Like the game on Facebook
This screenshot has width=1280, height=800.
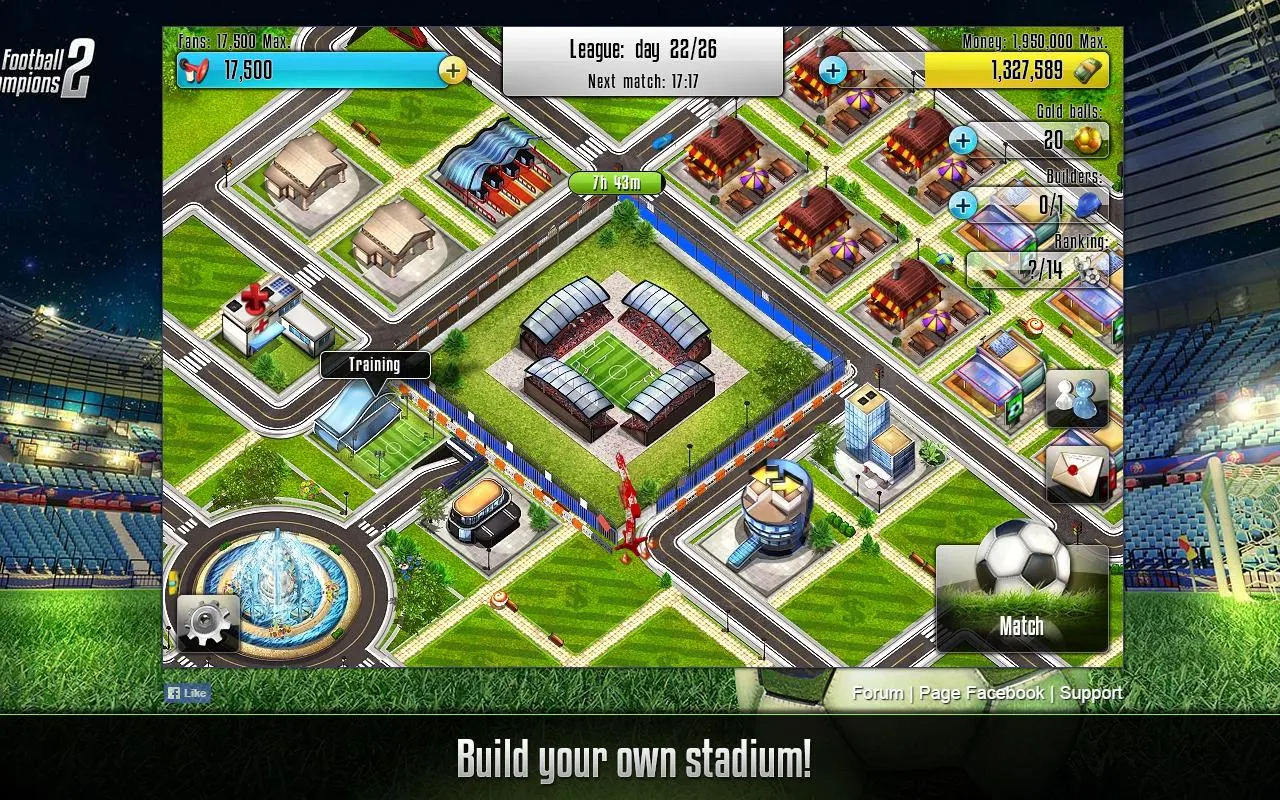coord(188,693)
